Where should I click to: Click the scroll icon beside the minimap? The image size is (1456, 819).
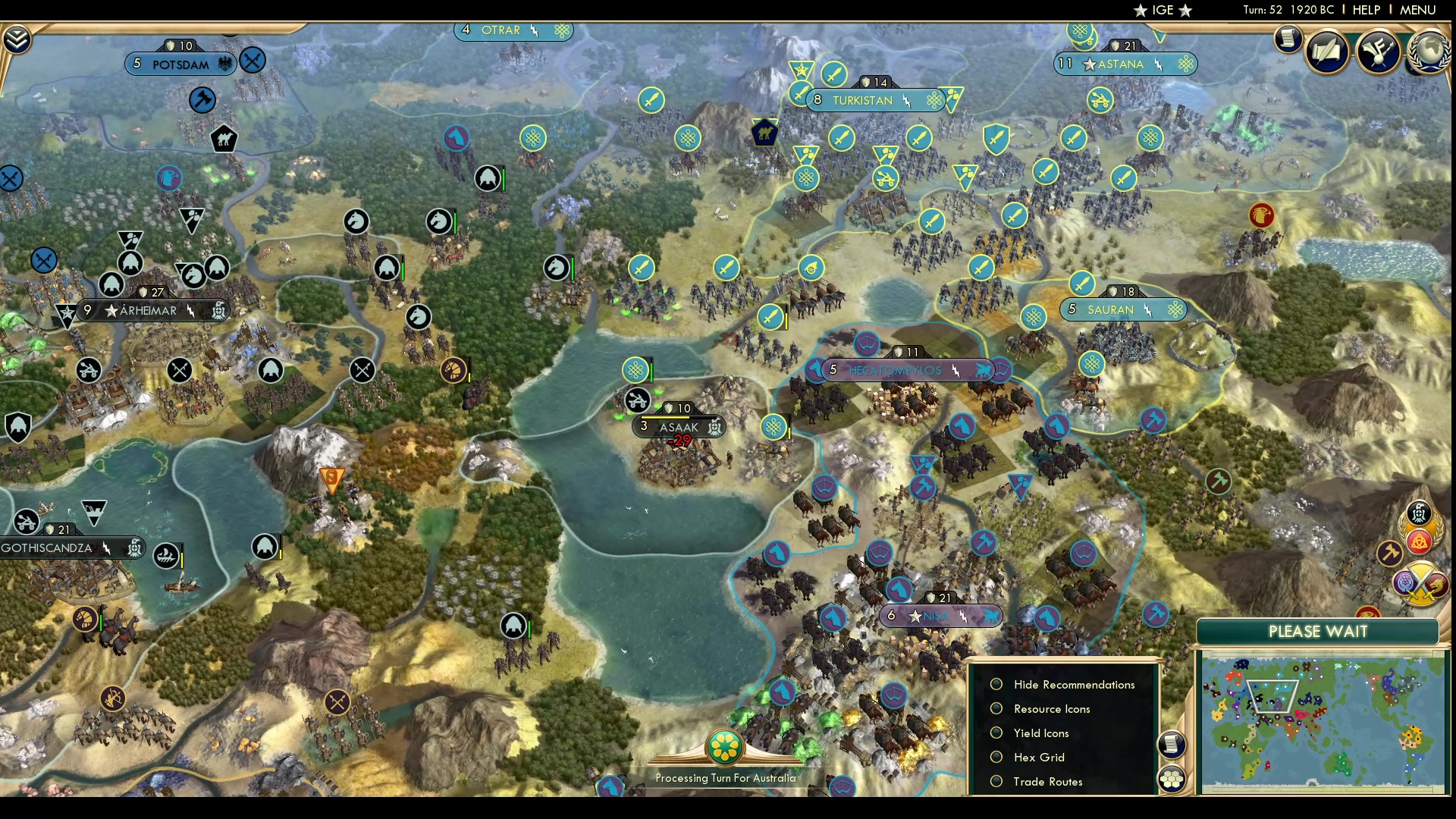pos(1172,745)
